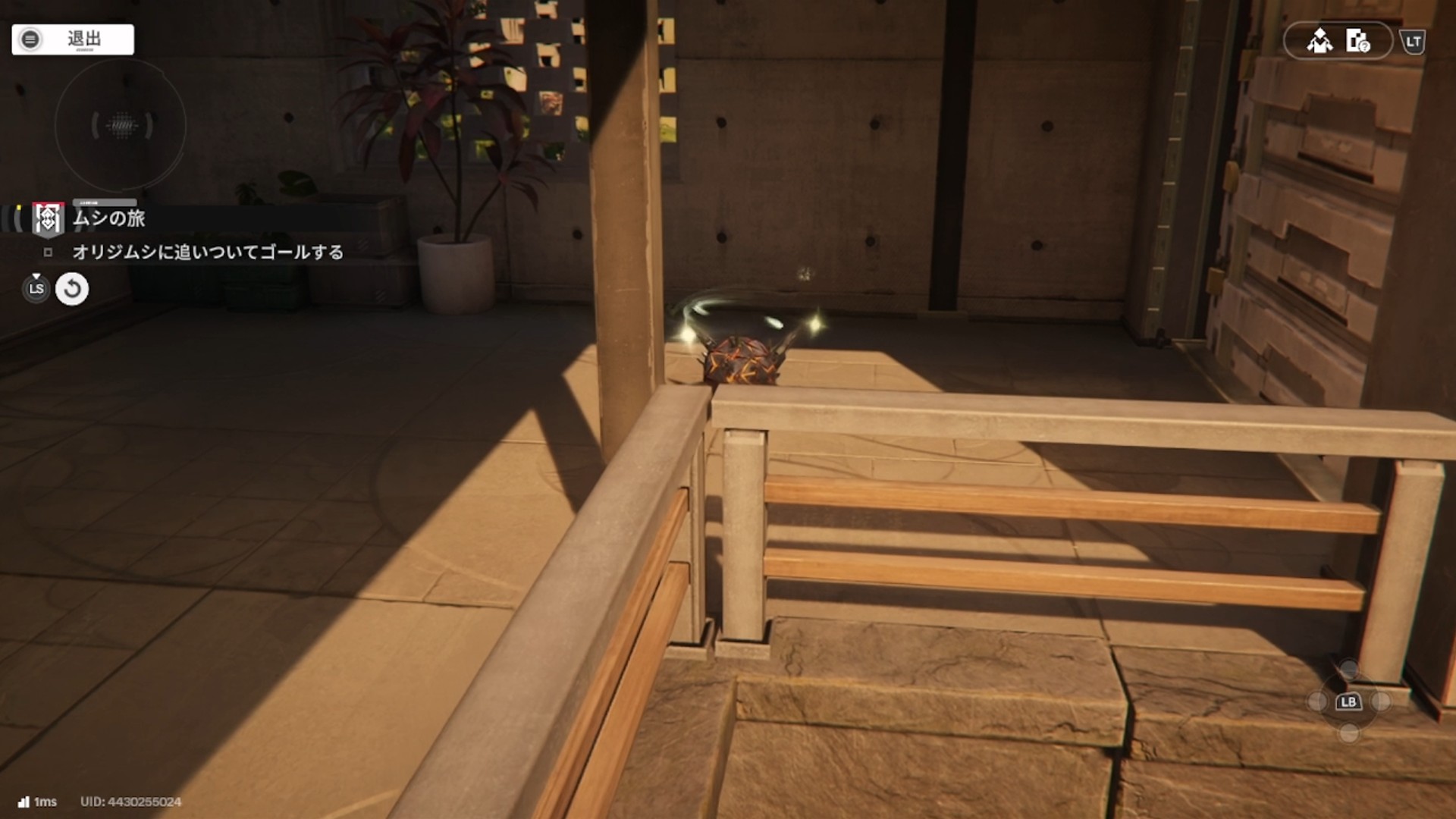
Task: Open the ムシの旅 quest tracker
Action: point(108,218)
